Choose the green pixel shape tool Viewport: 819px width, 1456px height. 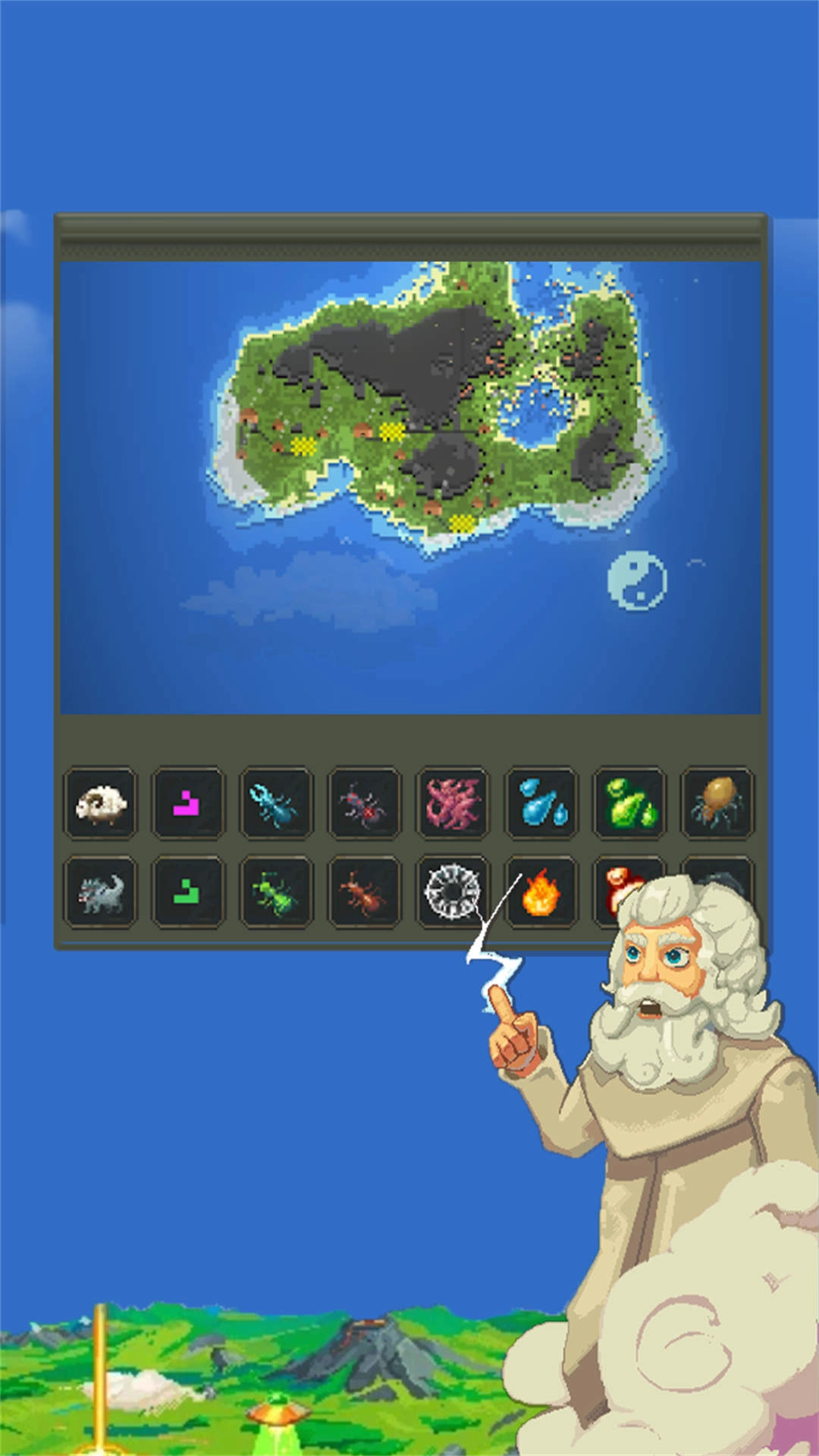click(x=188, y=893)
